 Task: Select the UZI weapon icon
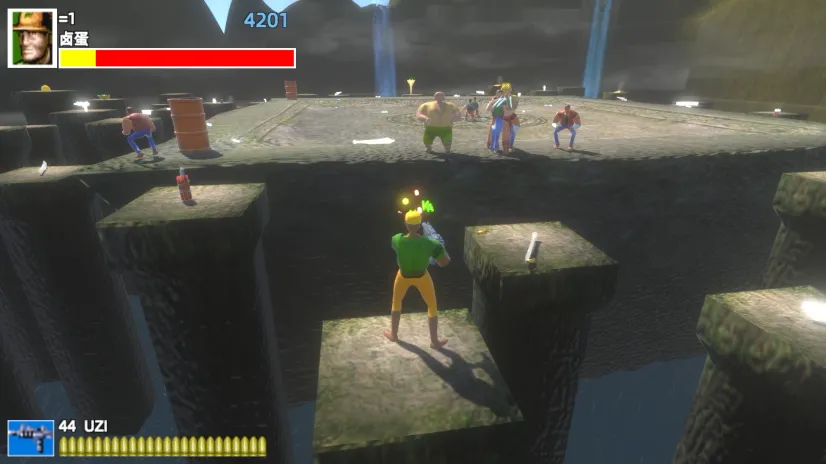click(30, 438)
